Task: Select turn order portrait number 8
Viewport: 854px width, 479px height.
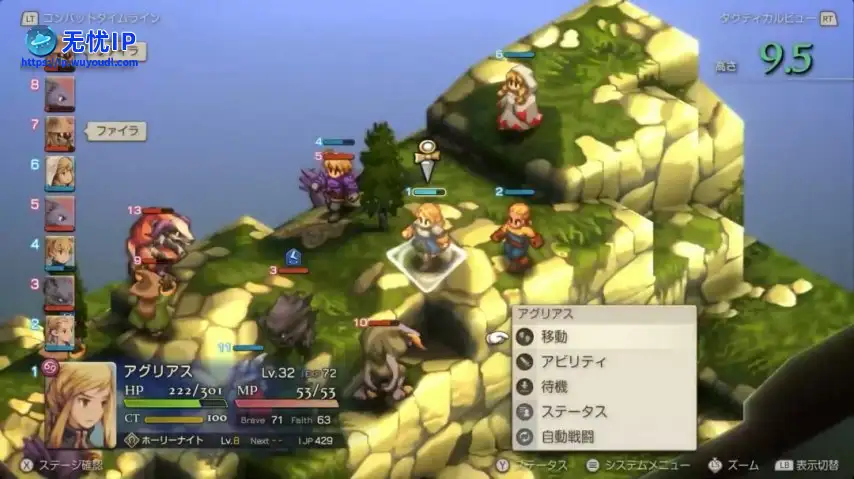Action: pyautogui.click(x=59, y=95)
